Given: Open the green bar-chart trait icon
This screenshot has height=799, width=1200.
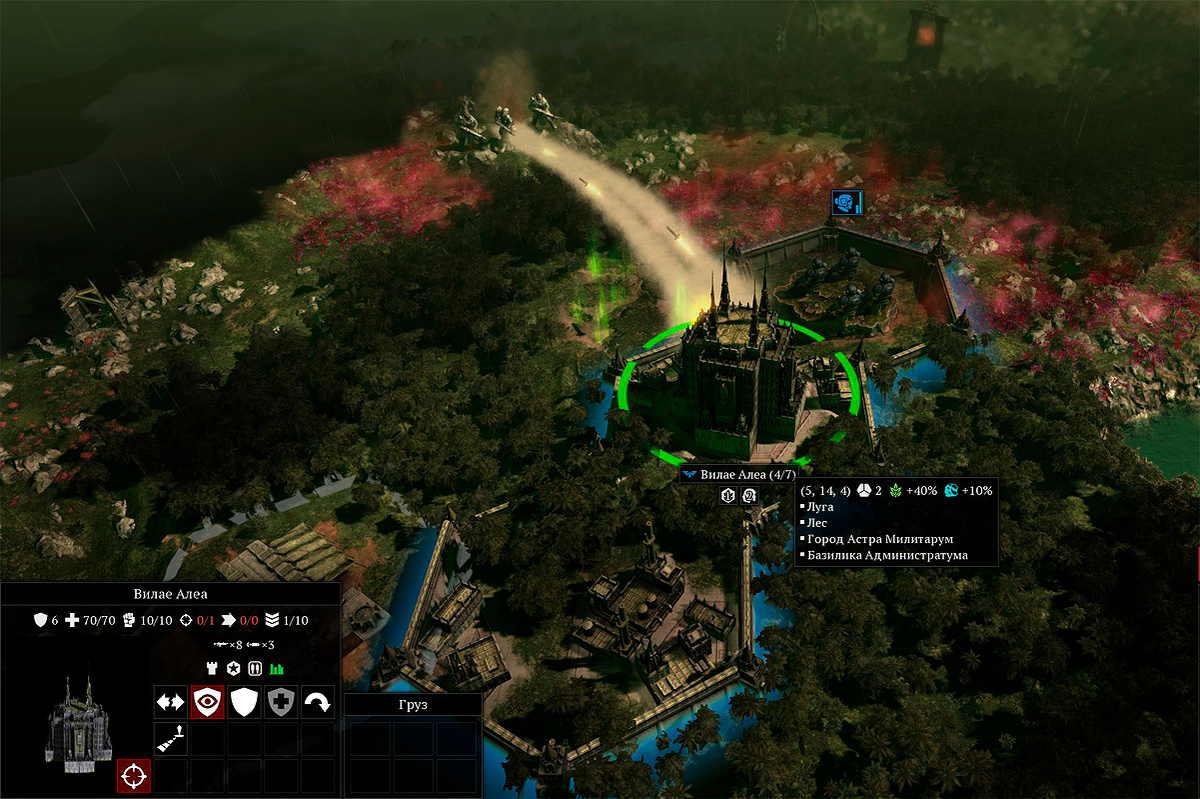Looking at the screenshot, I should click(x=277, y=668).
